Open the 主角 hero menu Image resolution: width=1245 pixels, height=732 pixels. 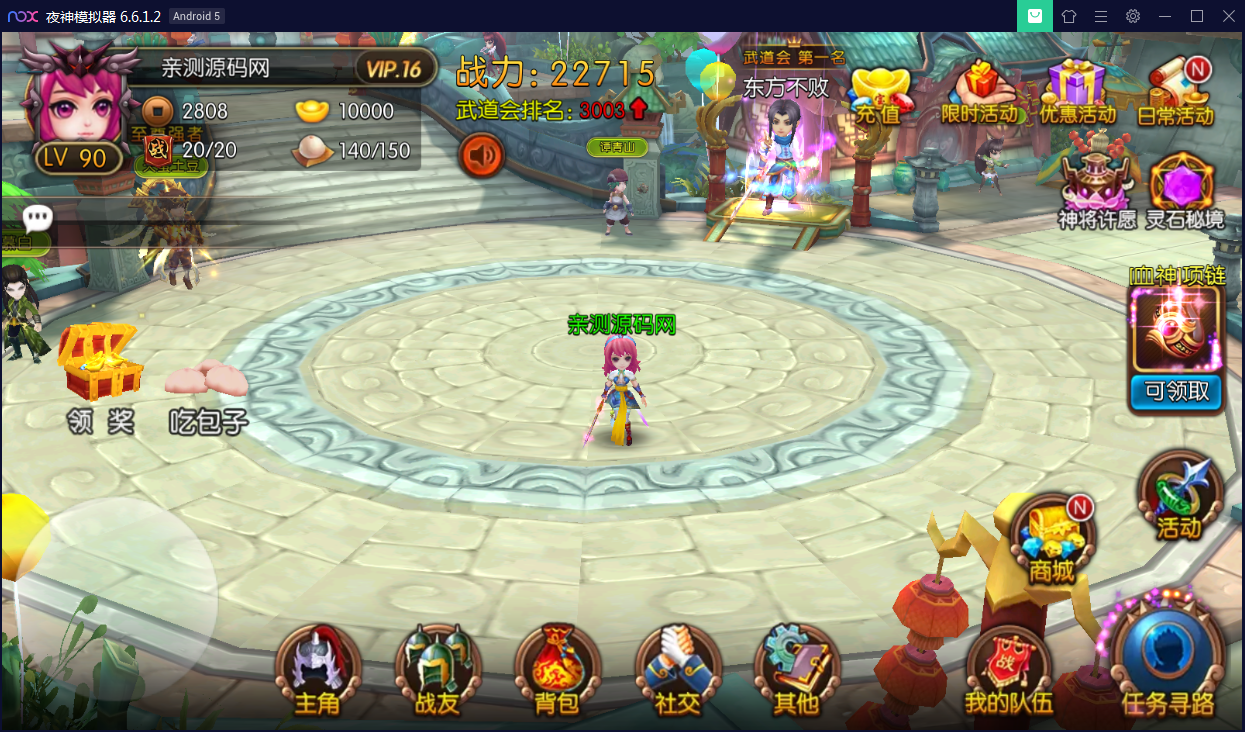coord(317,670)
